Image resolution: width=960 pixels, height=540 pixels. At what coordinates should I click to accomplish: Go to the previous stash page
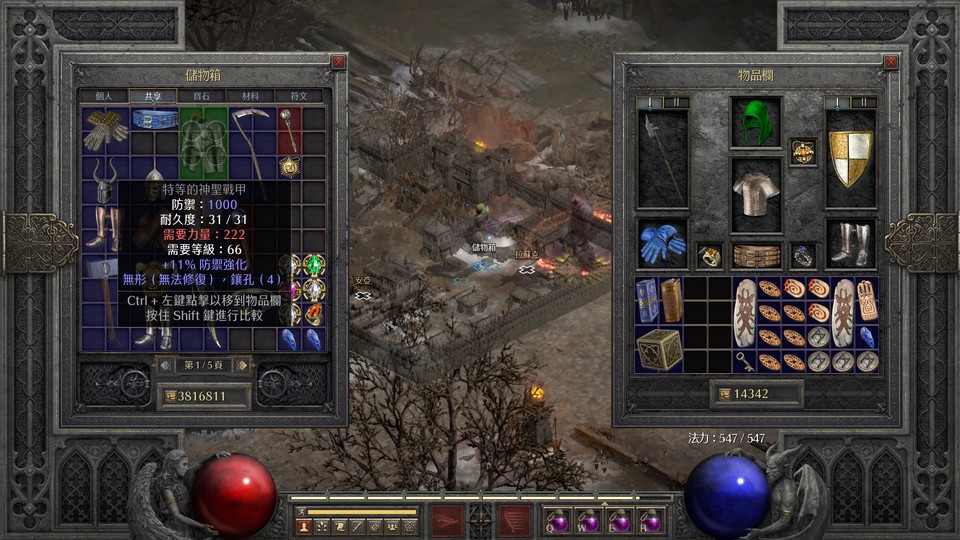165,365
